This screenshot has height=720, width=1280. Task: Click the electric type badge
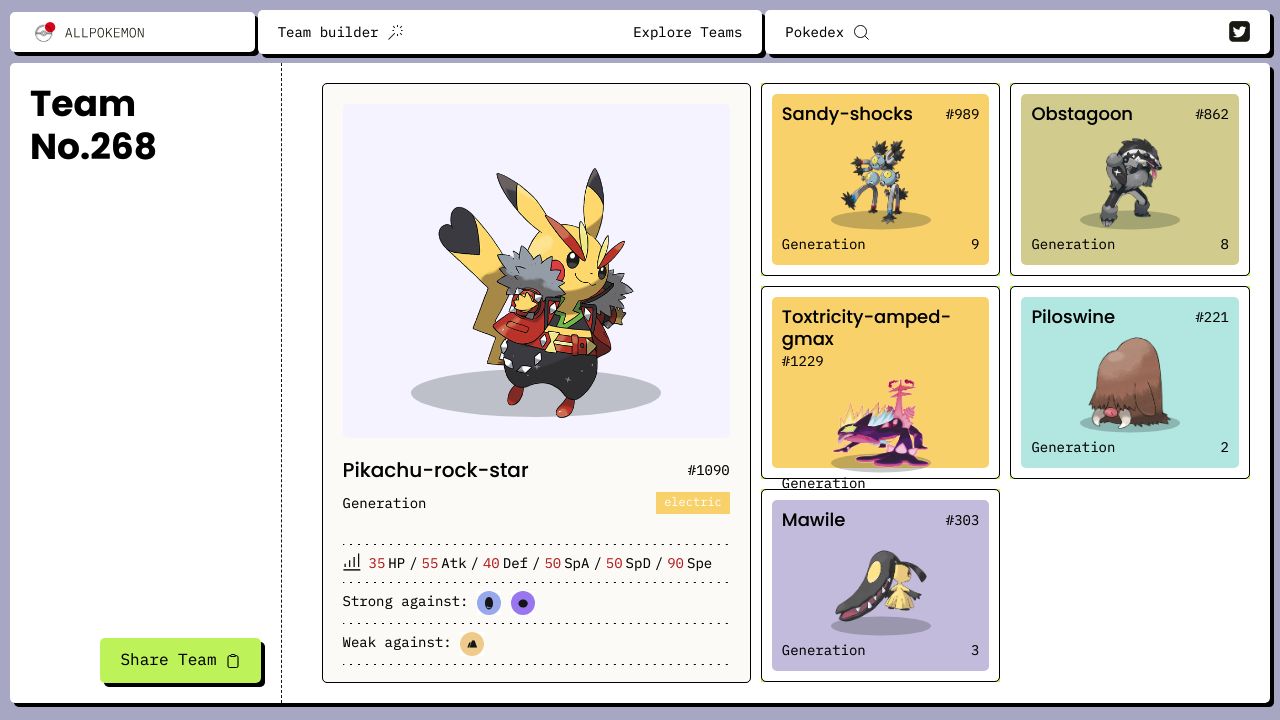(x=692, y=502)
